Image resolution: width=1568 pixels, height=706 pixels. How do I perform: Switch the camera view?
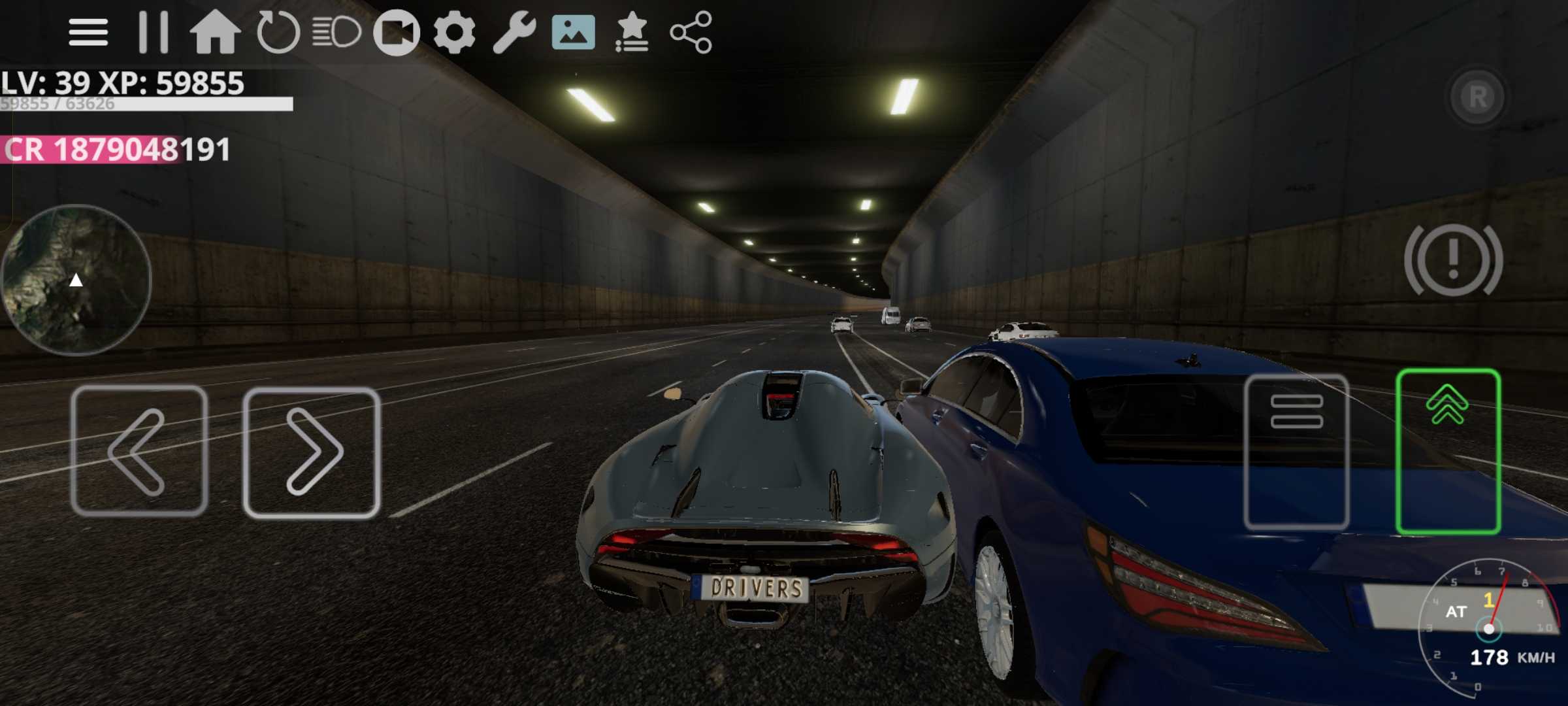396,32
